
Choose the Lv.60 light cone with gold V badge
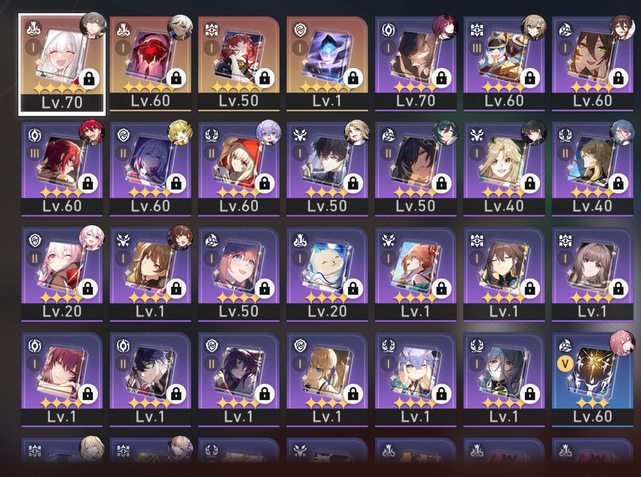pos(592,377)
